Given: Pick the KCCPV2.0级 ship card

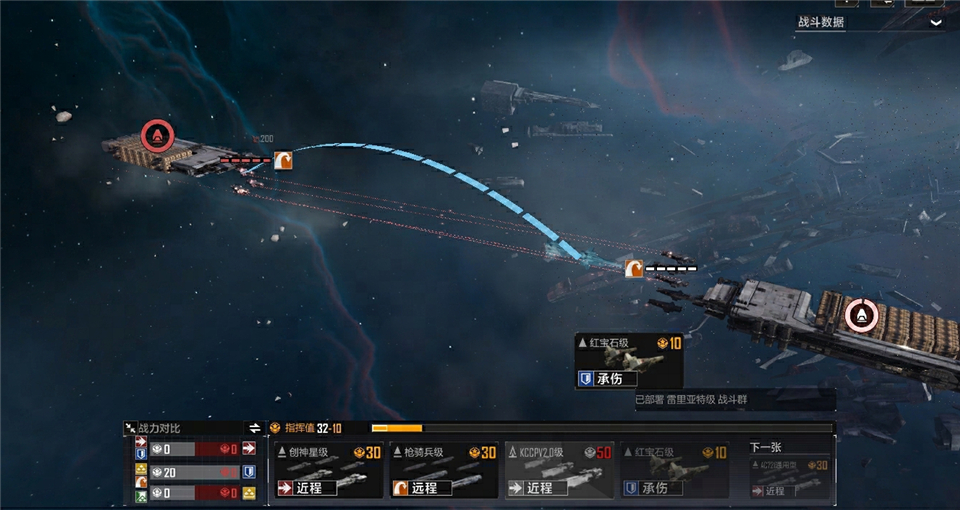Looking at the screenshot, I should [558, 470].
